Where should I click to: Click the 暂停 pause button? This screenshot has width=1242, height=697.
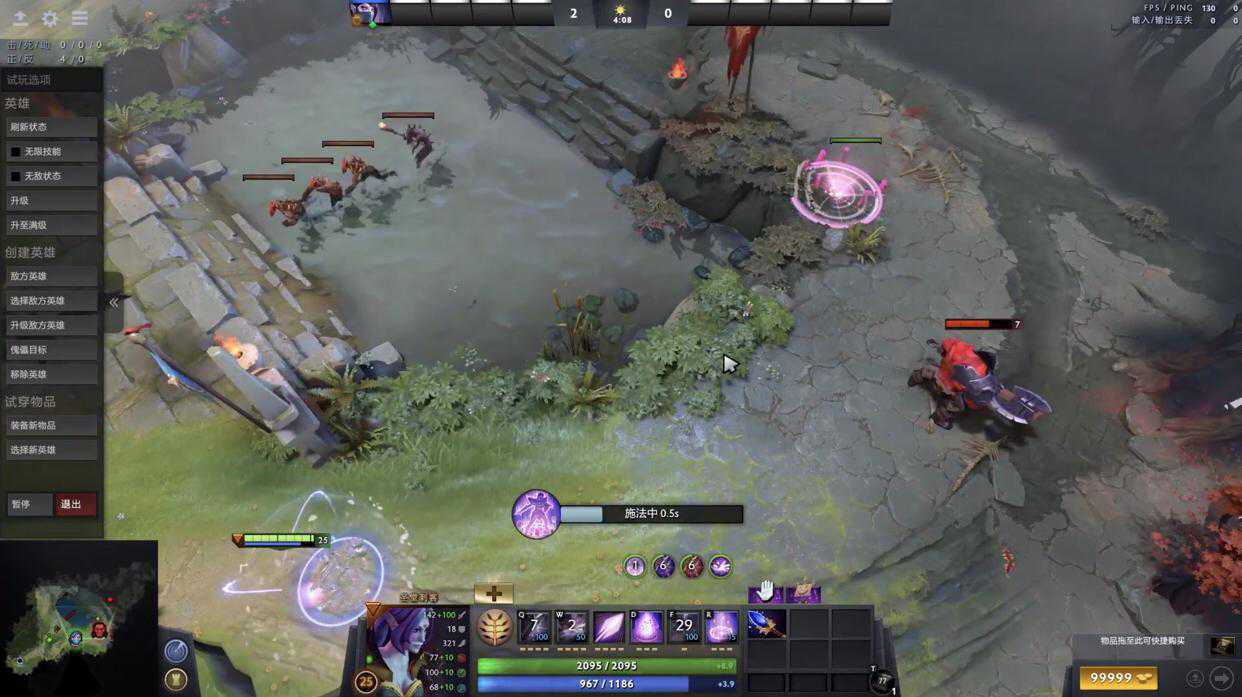tap(28, 504)
